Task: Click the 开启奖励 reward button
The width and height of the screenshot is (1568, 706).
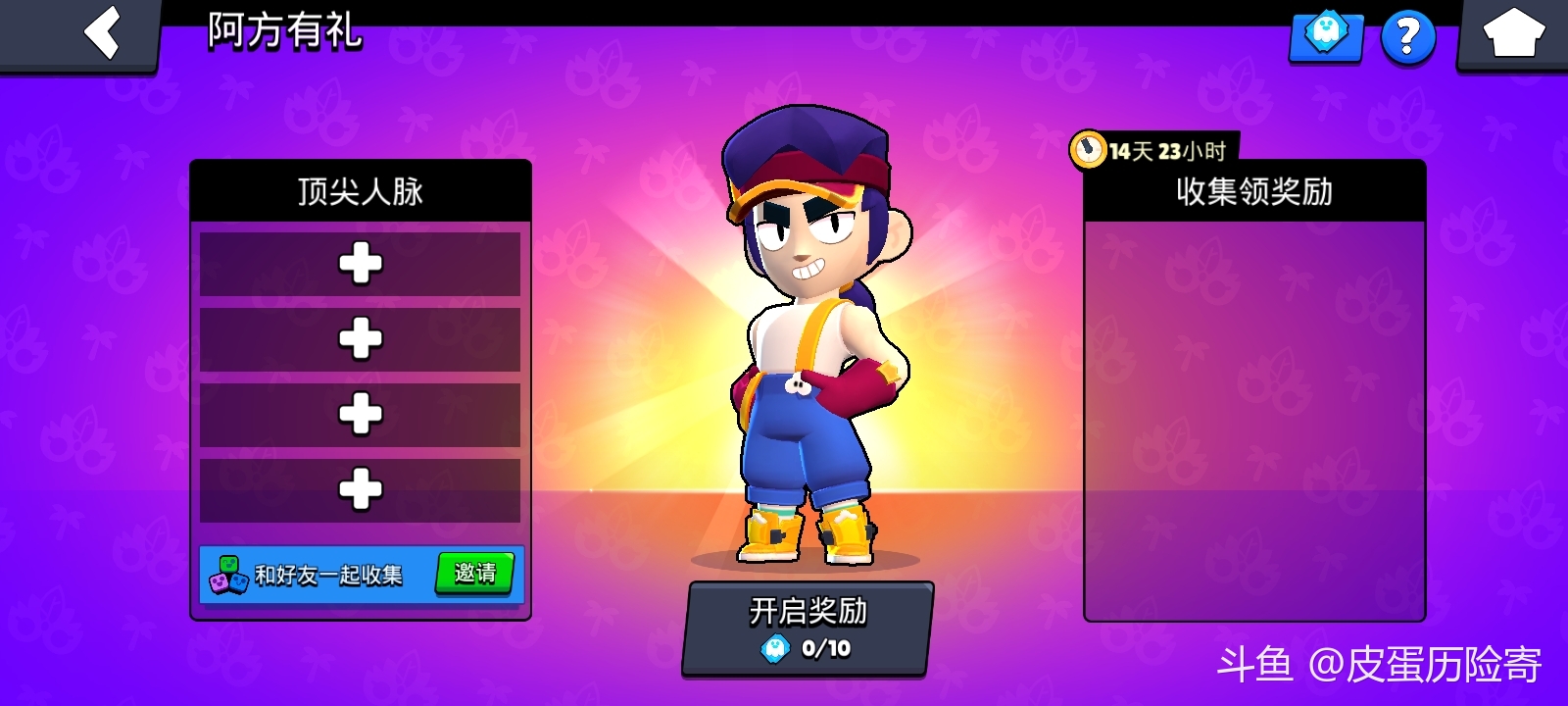Action: [x=808, y=628]
